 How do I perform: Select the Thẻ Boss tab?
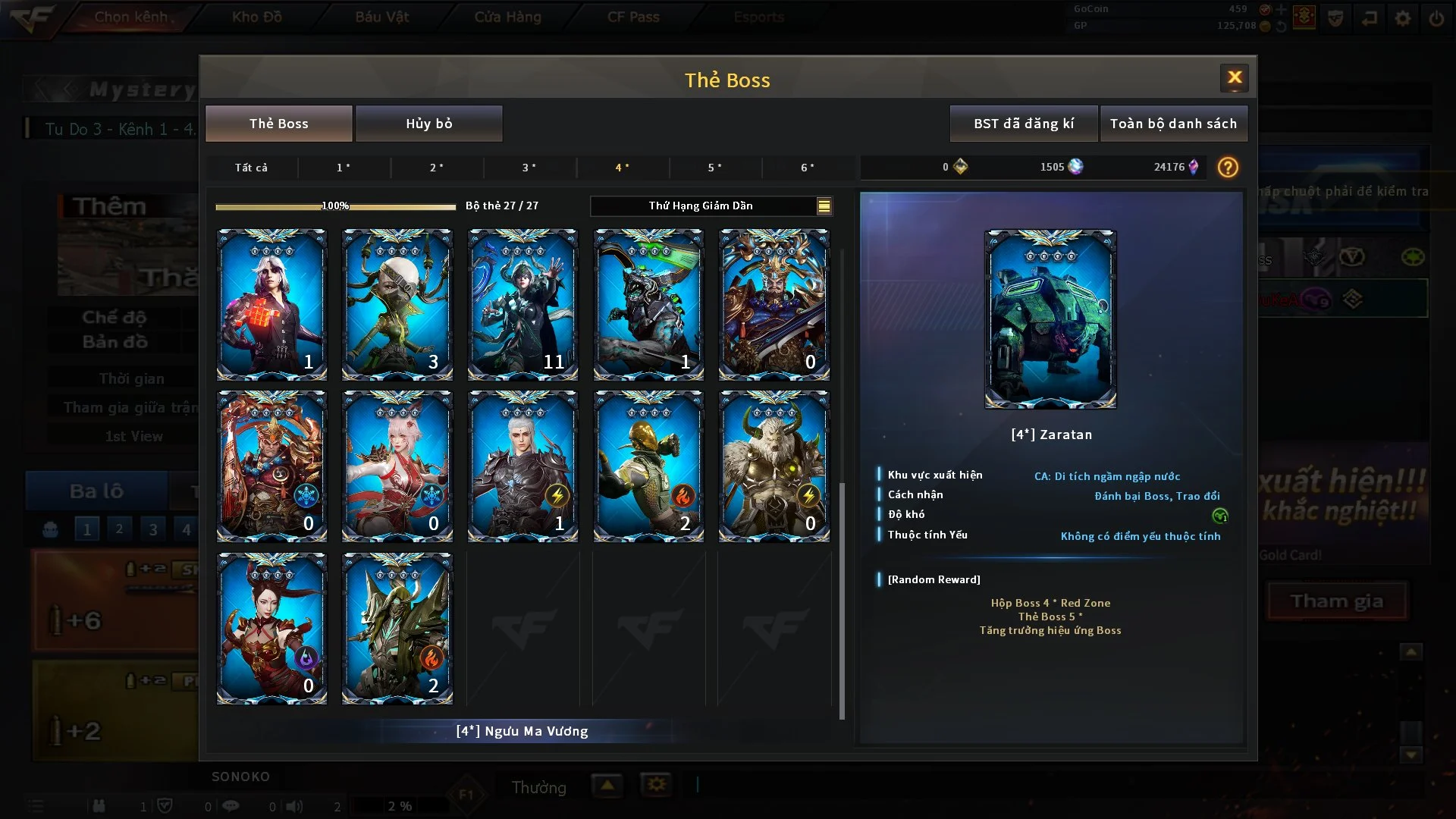[278, 124]
